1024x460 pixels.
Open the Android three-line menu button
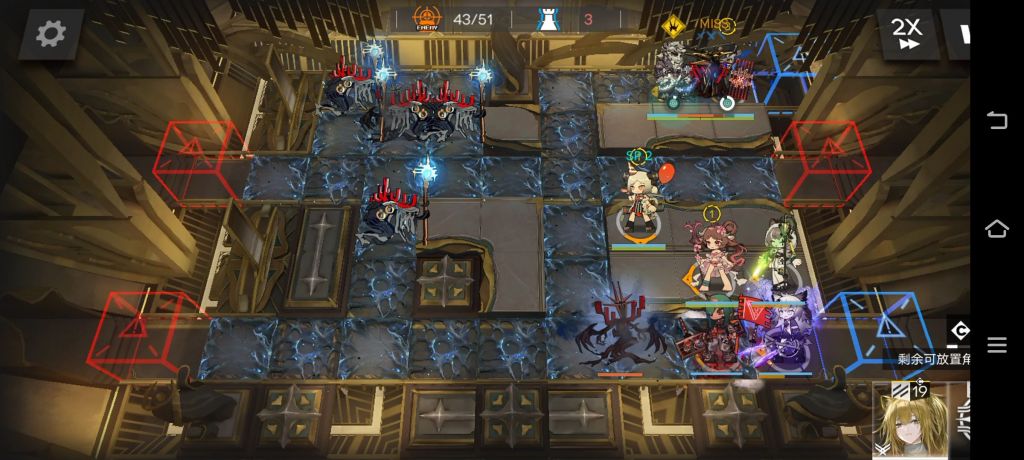coord(997,345)
